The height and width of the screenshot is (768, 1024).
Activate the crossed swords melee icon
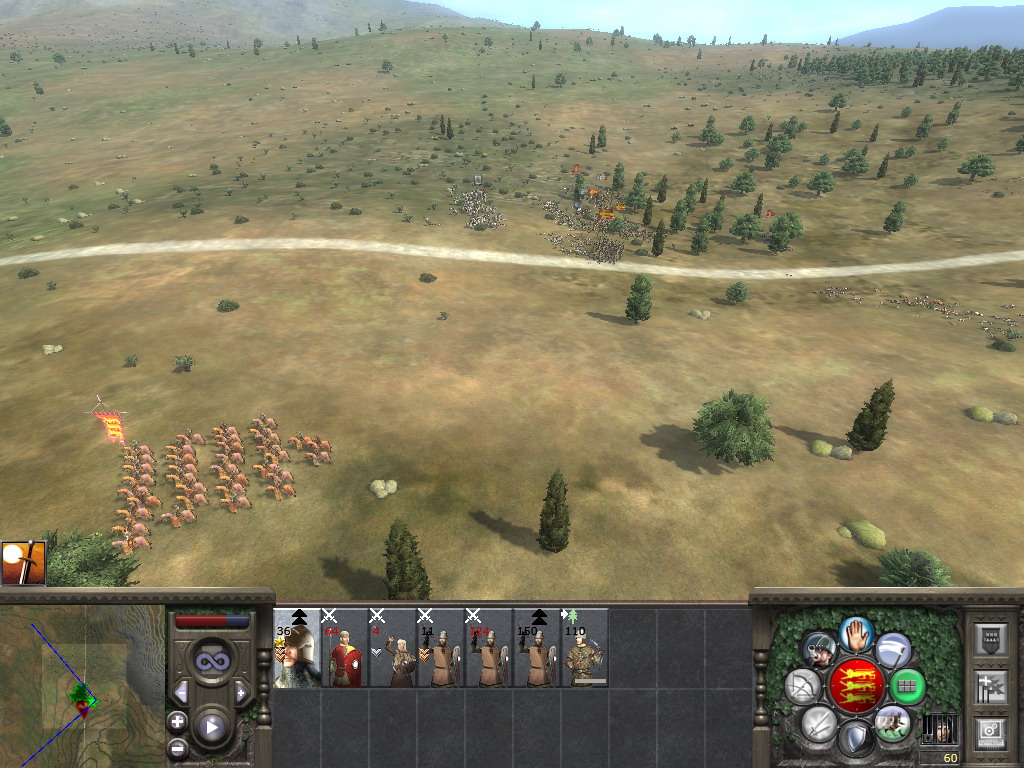(x=819, y=723)
